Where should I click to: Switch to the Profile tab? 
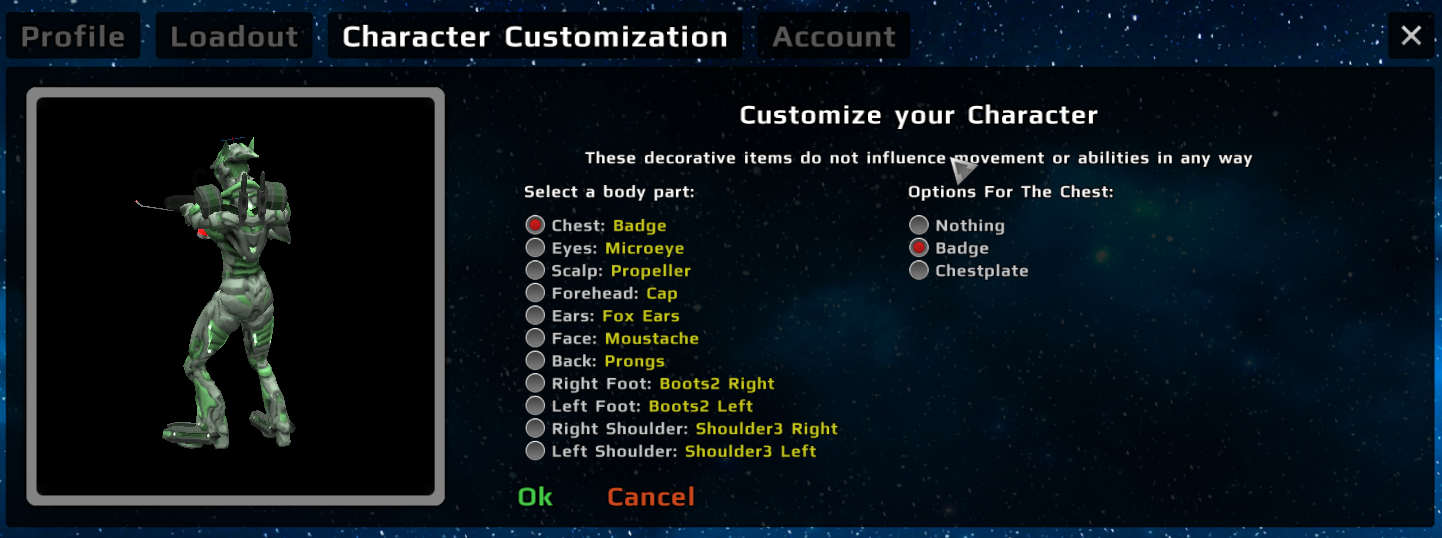(73, 37)
